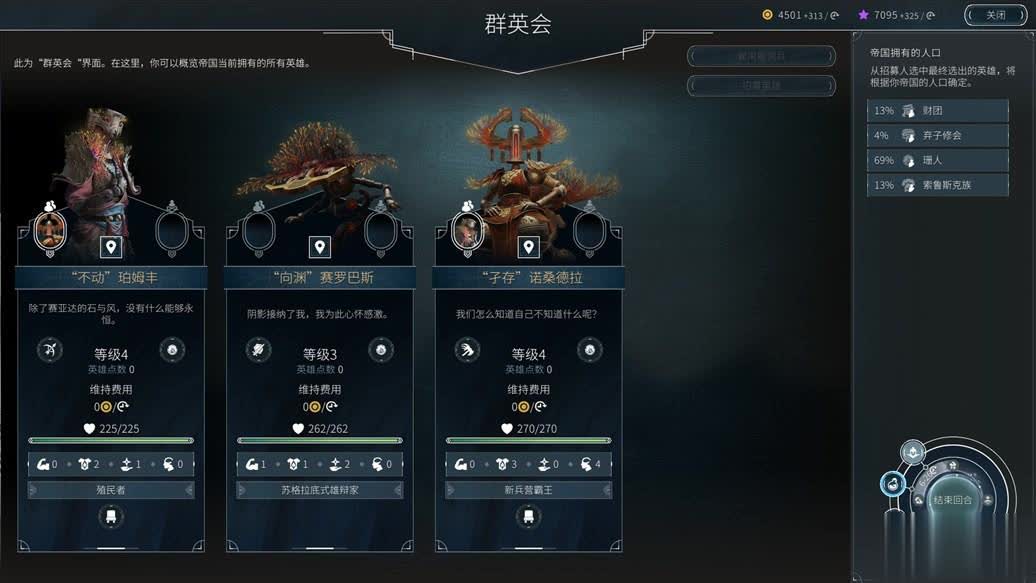Screen dimensions: 1036x583
Task: Click 珀姆丰's filled companion portrait slot
Action: [50, 229]
